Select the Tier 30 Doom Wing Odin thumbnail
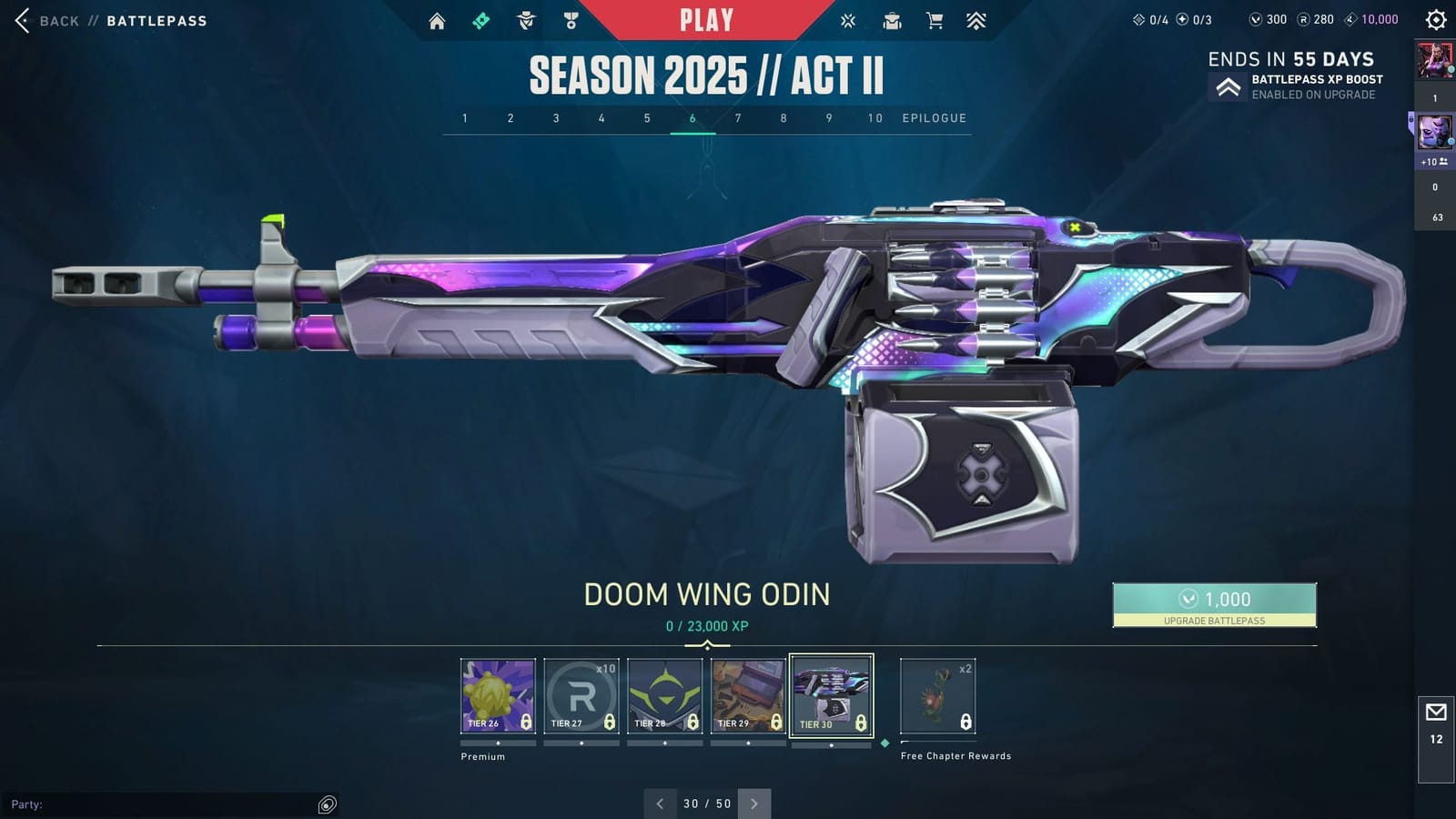The height and width of the screenshot is (819, 1456). pyautogui.click(x=831, y=694)
